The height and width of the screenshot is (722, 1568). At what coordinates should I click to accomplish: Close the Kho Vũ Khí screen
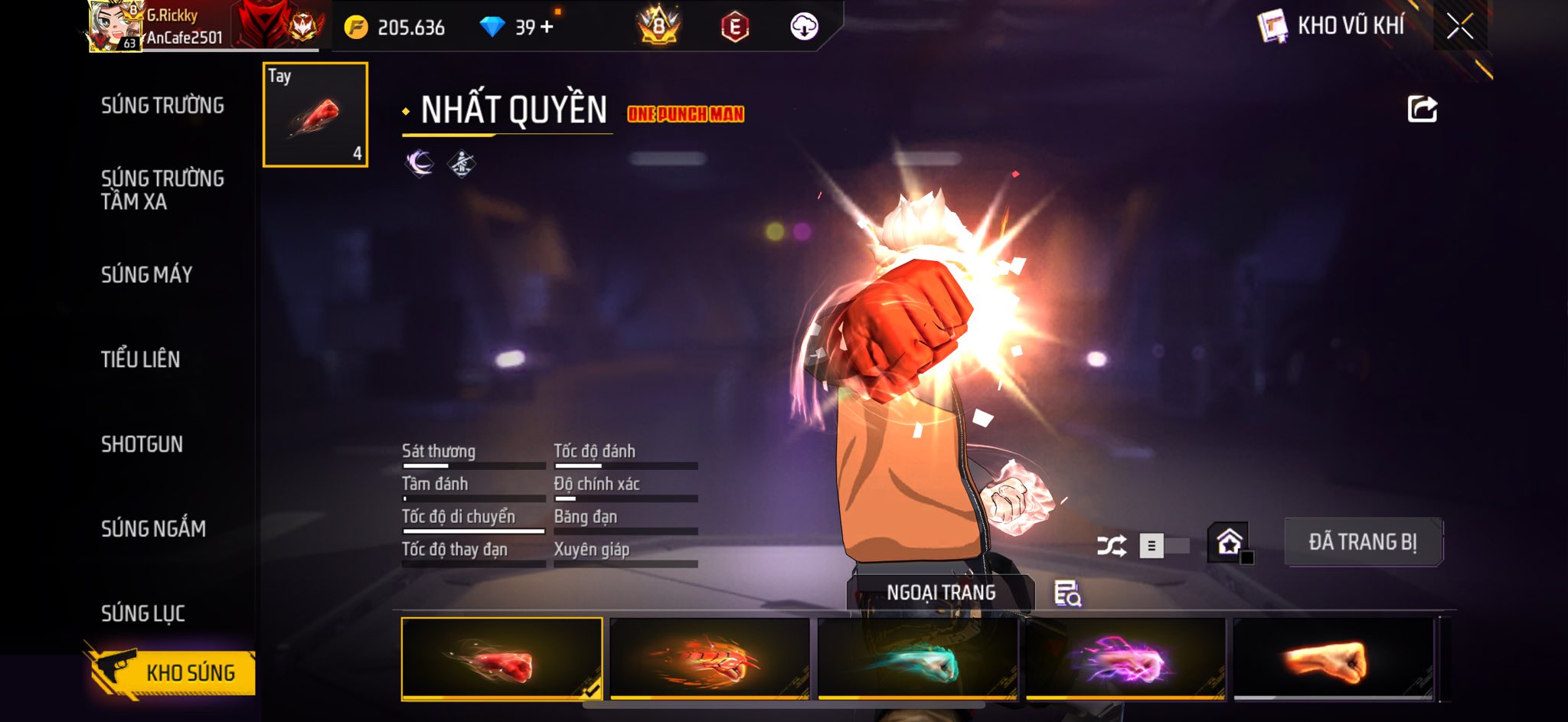click(1459, 27)
